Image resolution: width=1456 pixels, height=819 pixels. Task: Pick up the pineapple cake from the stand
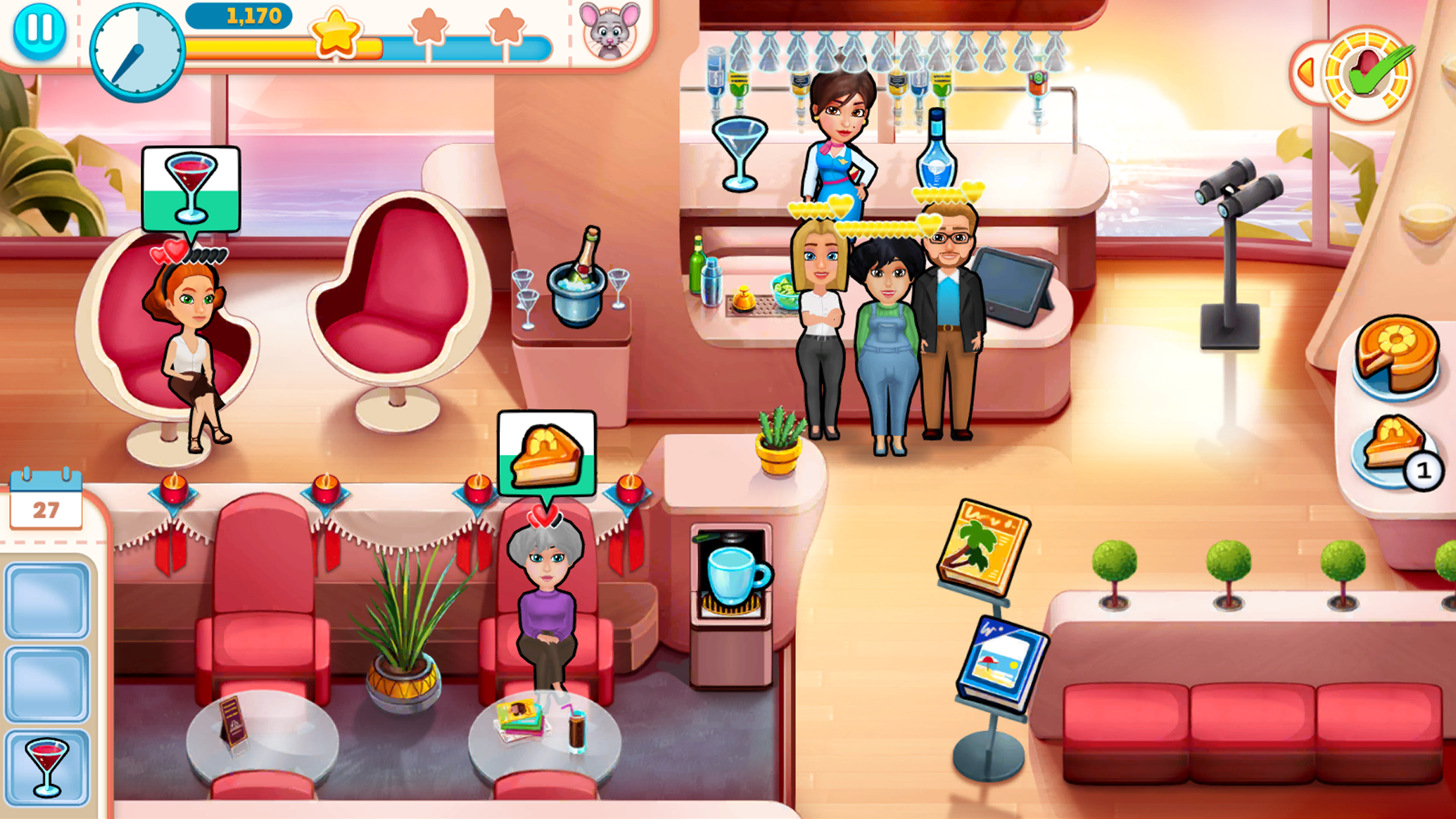(1398, 356)
